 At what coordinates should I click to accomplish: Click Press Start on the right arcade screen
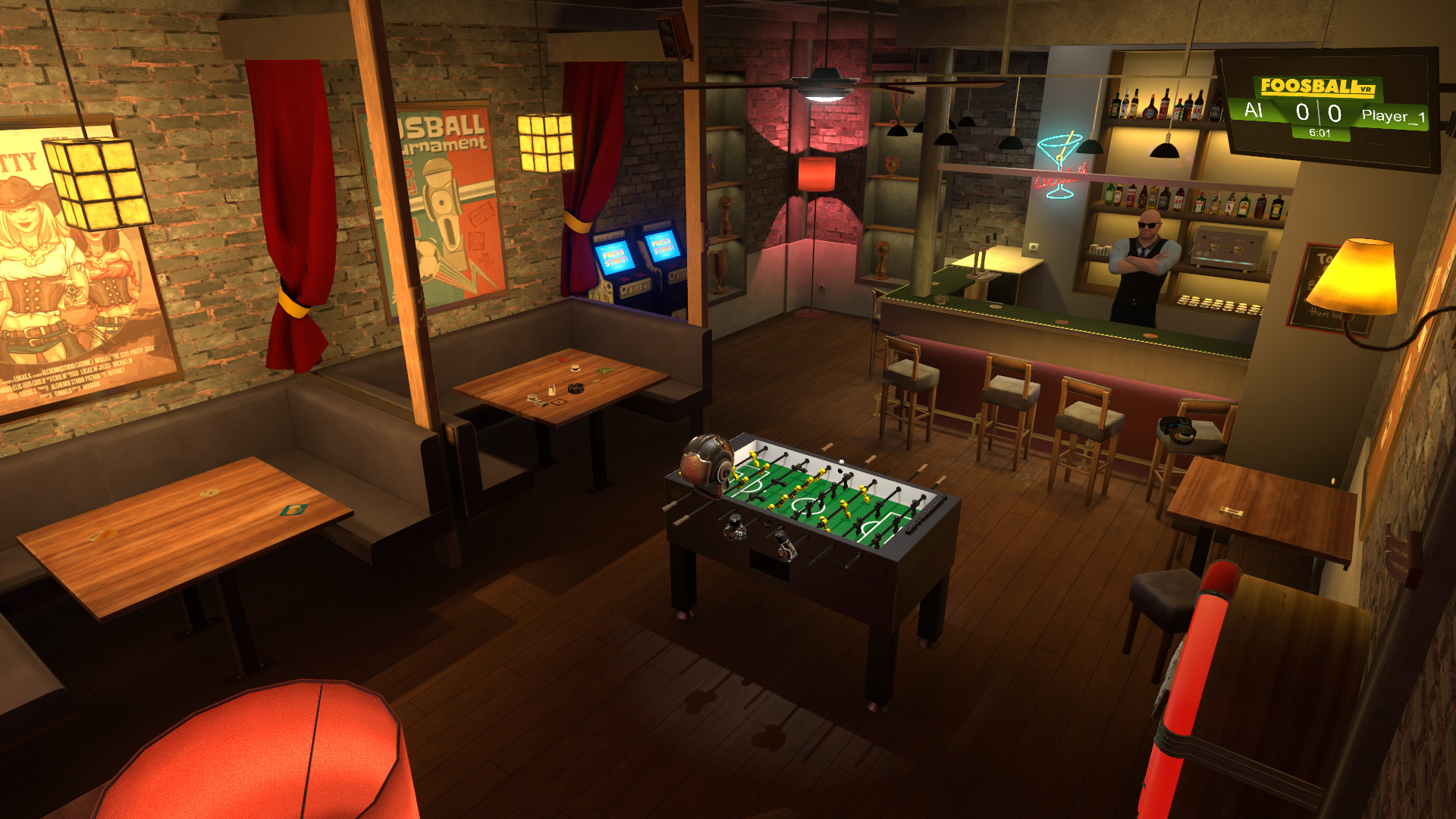coord(663,246)
